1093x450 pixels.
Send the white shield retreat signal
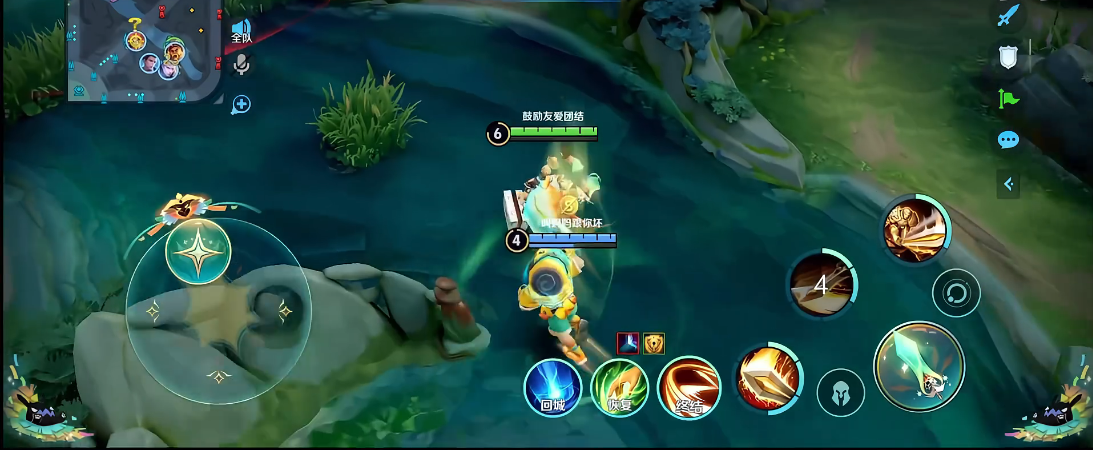(1008, 59)
